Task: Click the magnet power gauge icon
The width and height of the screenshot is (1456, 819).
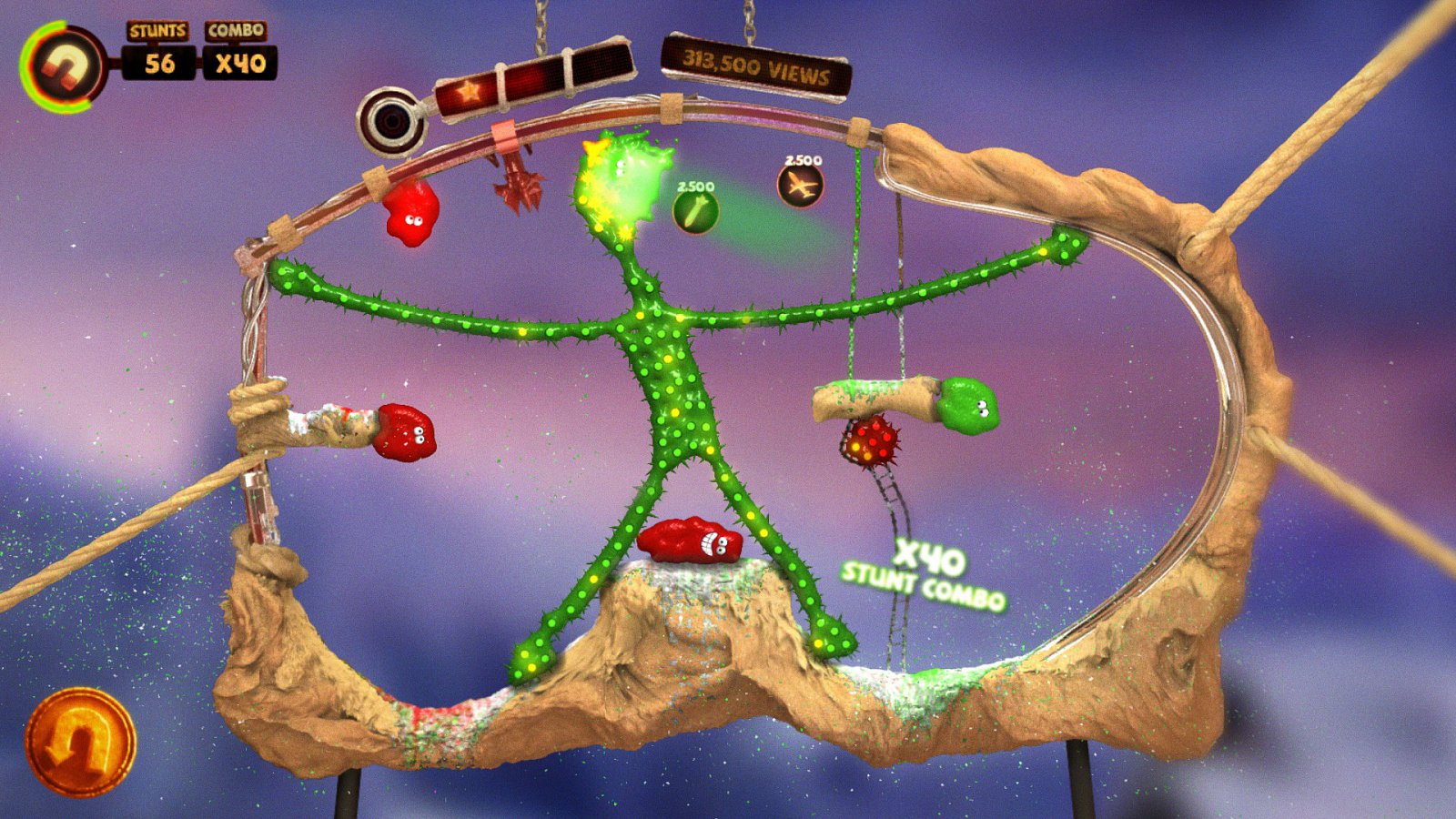Action: (66, 67)
